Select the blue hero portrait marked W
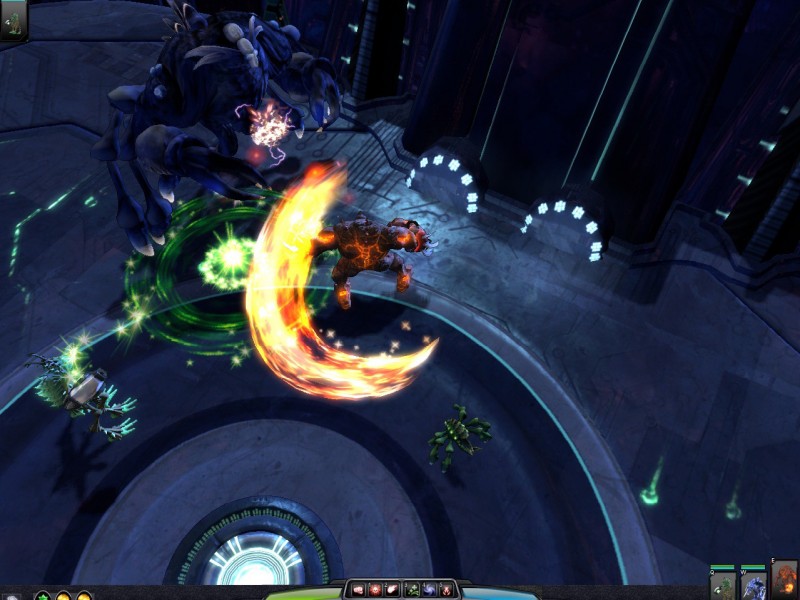 [x=753, y=584]
